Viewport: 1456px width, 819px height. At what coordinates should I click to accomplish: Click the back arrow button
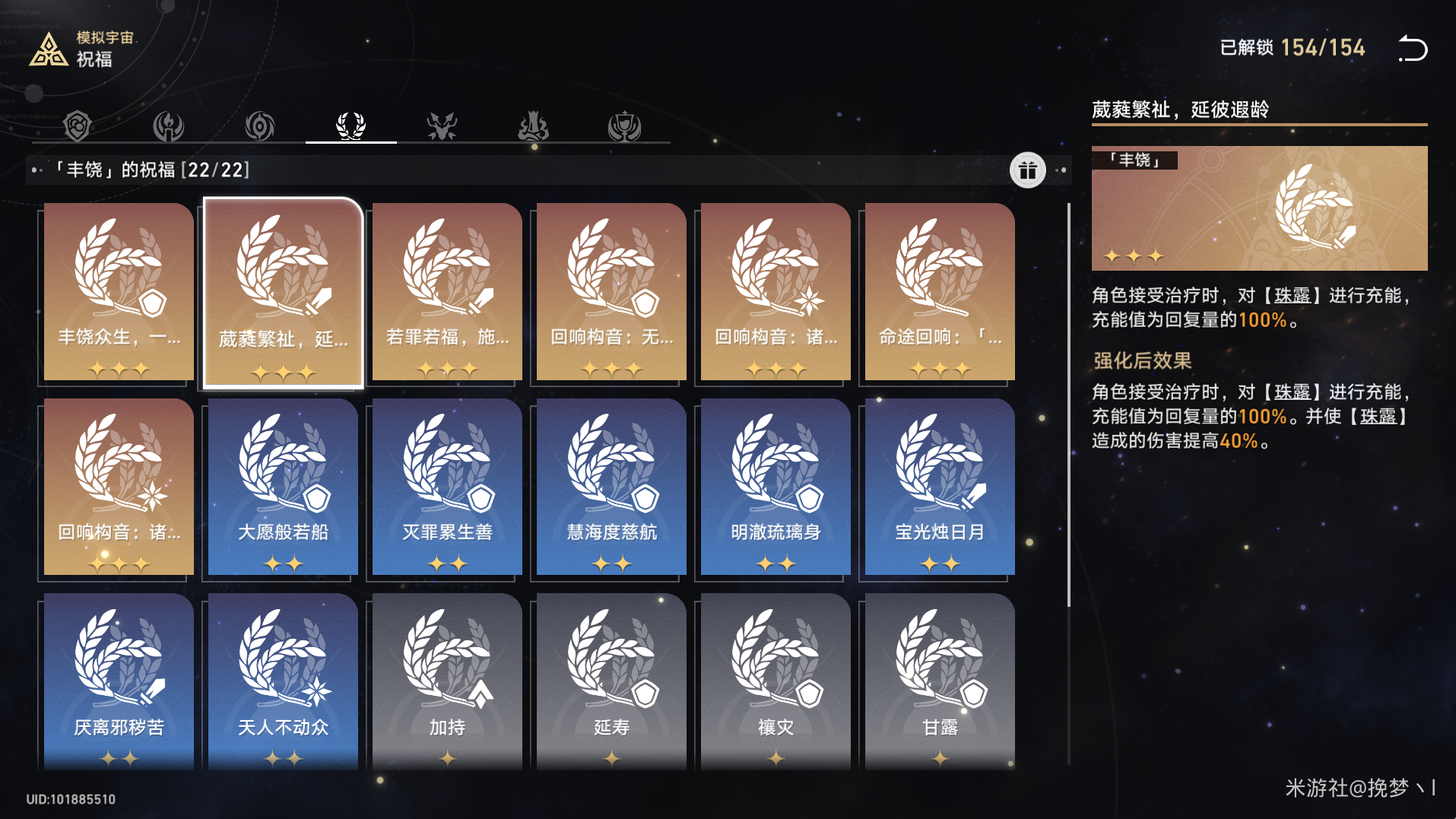[1413, 49]
